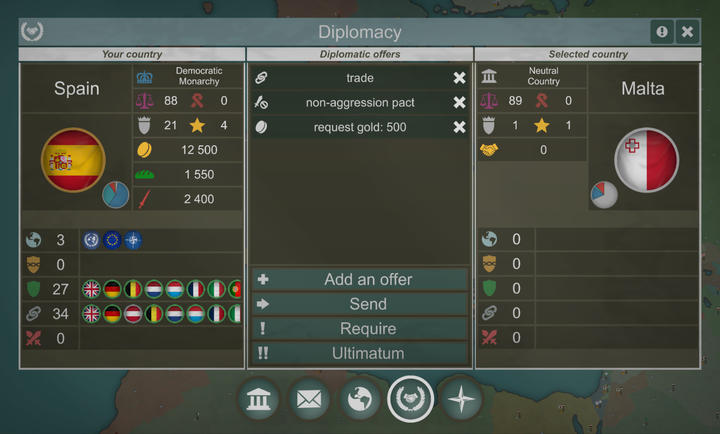Screen dimensions: 720x434
Task: Remove the non-aggression pact offer
Action: pos(459,102)
